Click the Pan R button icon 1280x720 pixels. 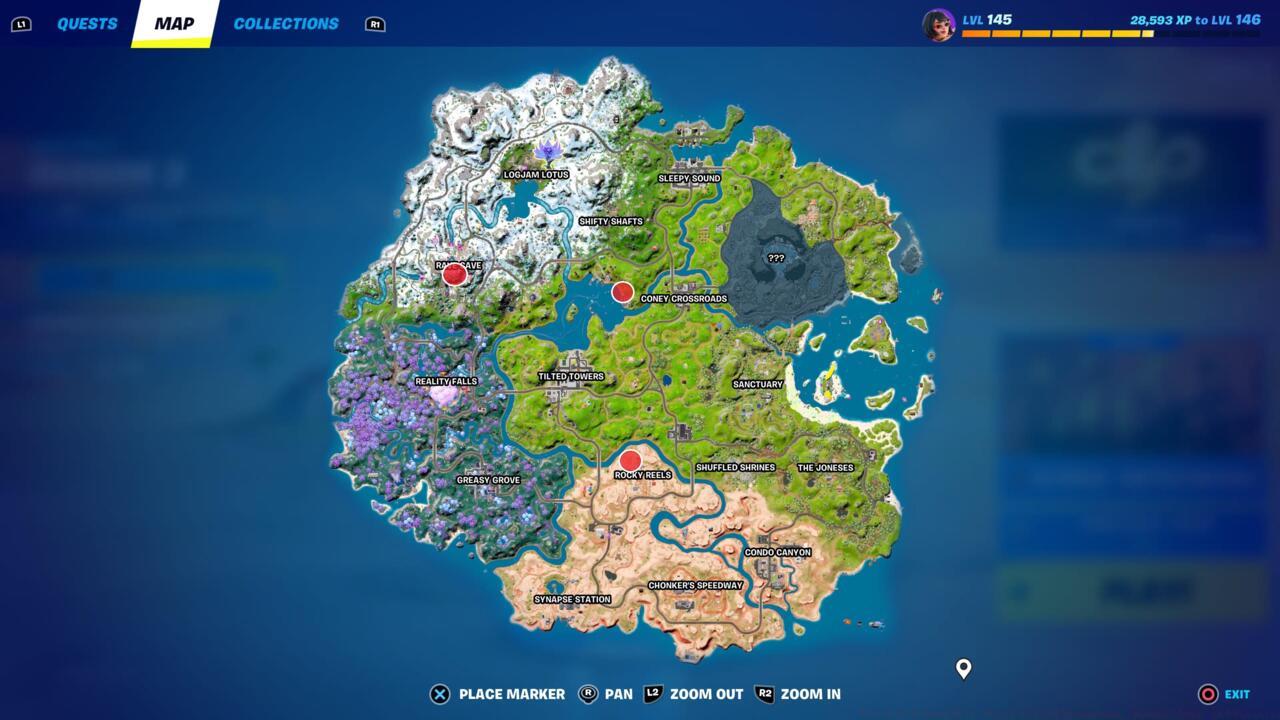pos(588,693)
